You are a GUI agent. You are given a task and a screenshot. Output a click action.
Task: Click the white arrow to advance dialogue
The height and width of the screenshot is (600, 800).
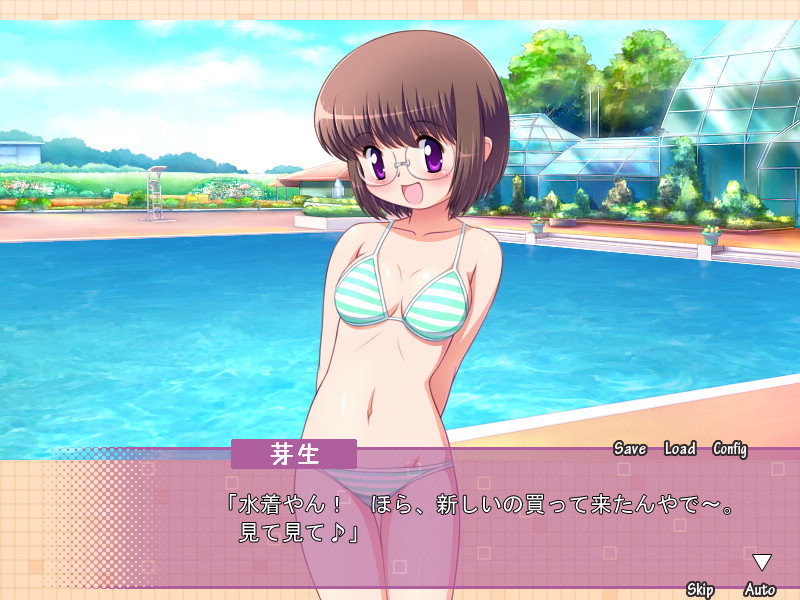(x=762, y=562)
